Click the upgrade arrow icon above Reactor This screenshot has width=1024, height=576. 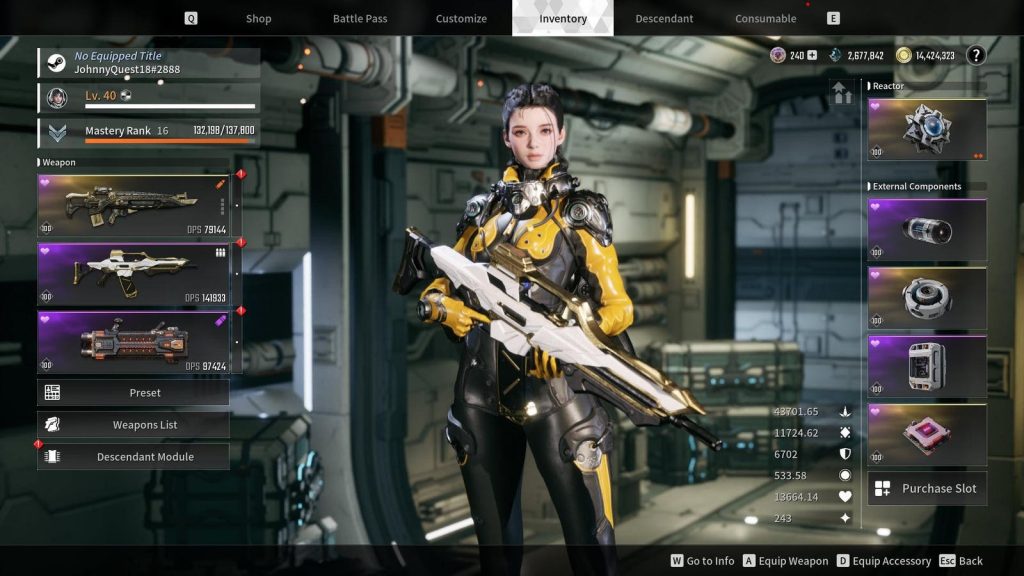(841, 93)
